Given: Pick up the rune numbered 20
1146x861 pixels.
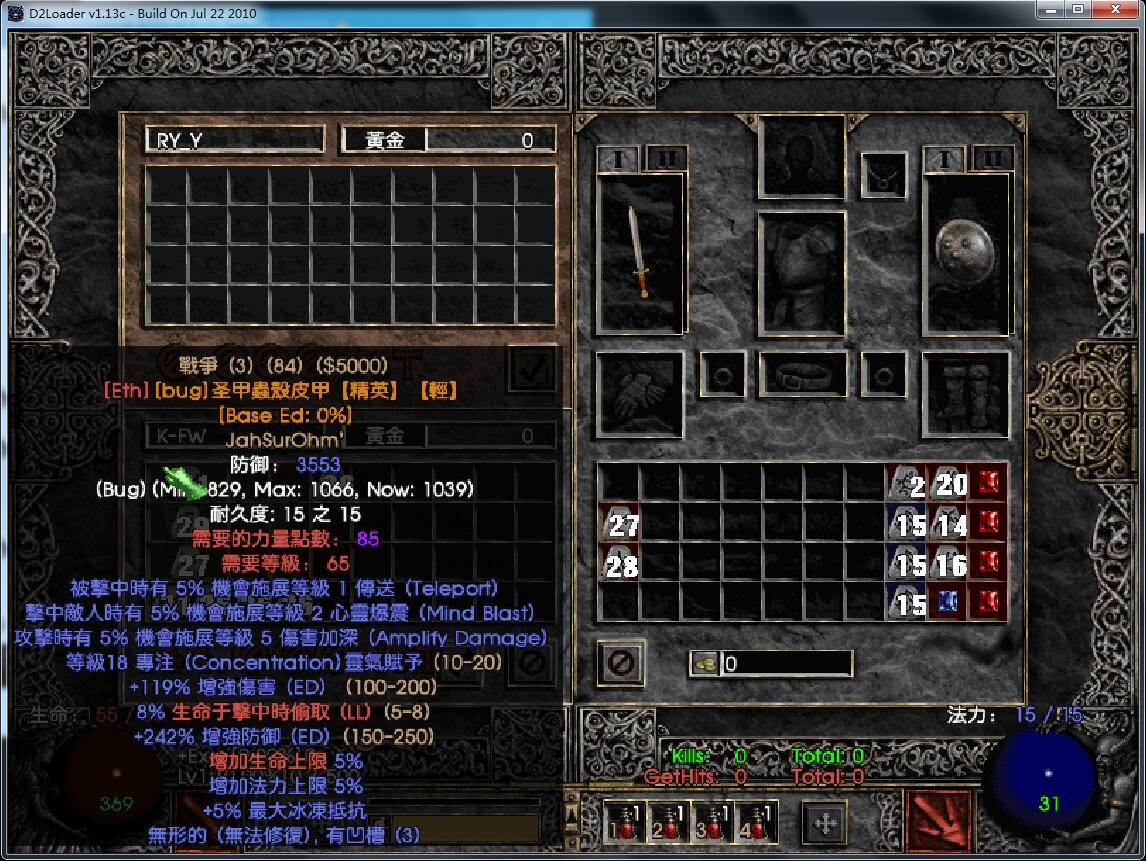Looking at the screenshot, I should [x=946, y=485].
